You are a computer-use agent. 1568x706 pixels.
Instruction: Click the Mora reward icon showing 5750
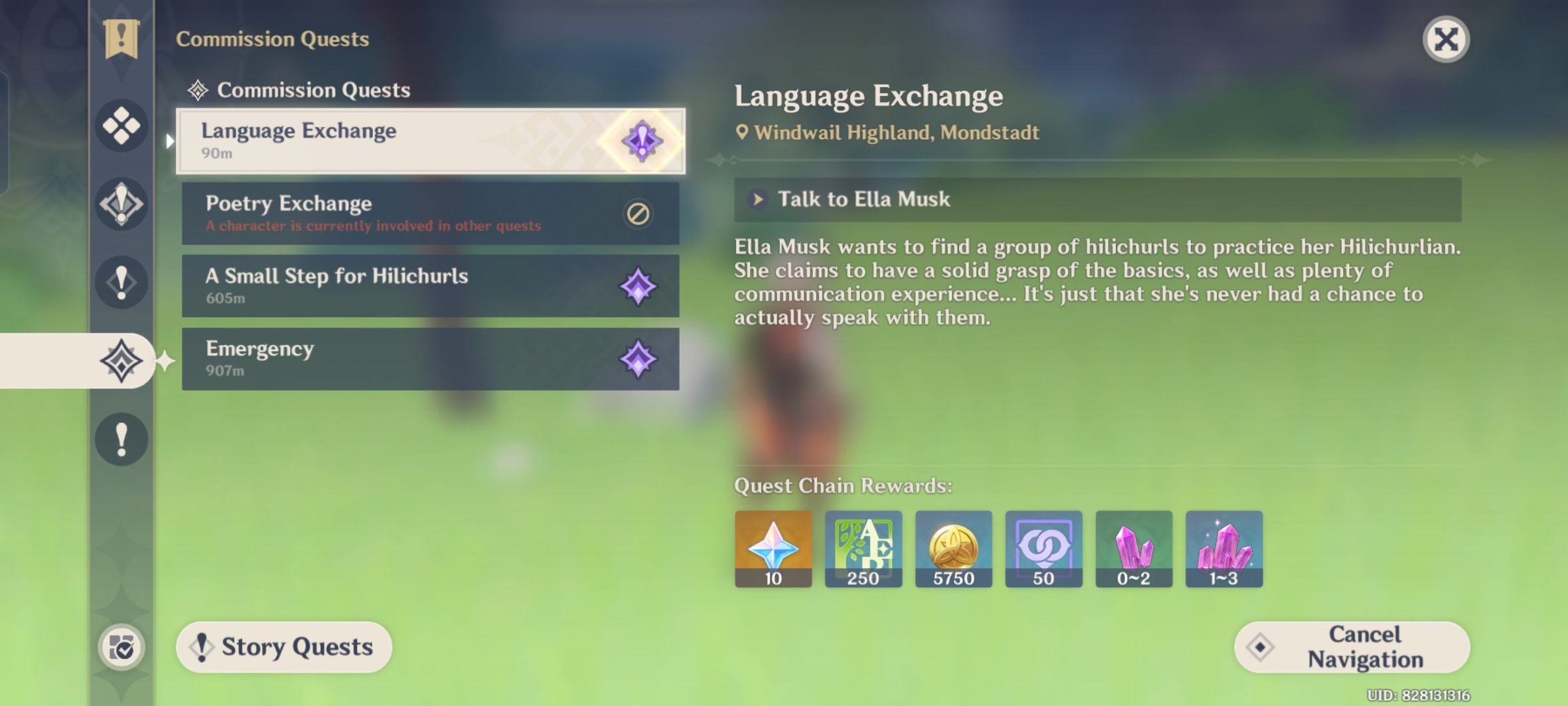(x=953, y=548)
